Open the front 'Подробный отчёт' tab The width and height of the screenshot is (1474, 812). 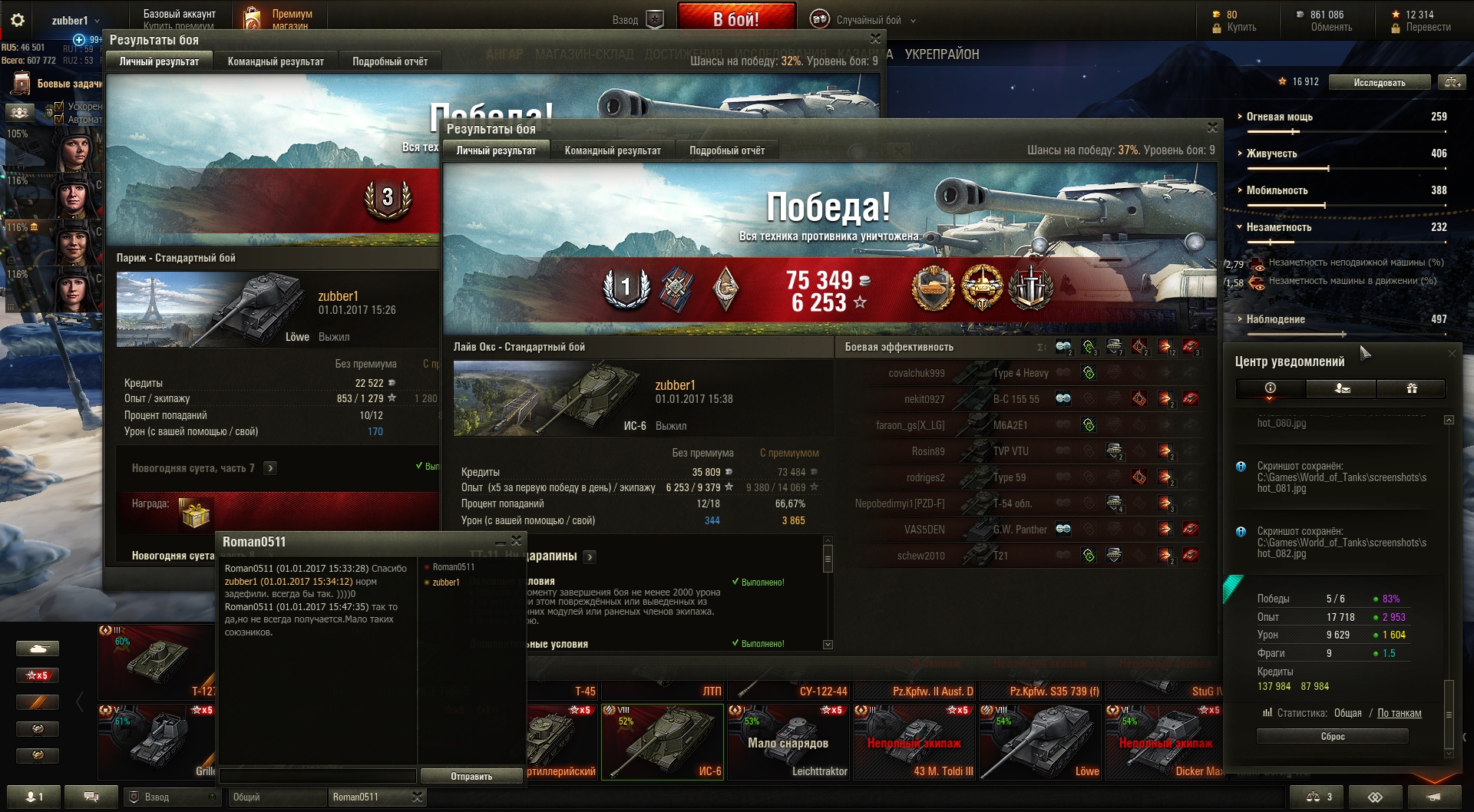[x=726, y=150]
